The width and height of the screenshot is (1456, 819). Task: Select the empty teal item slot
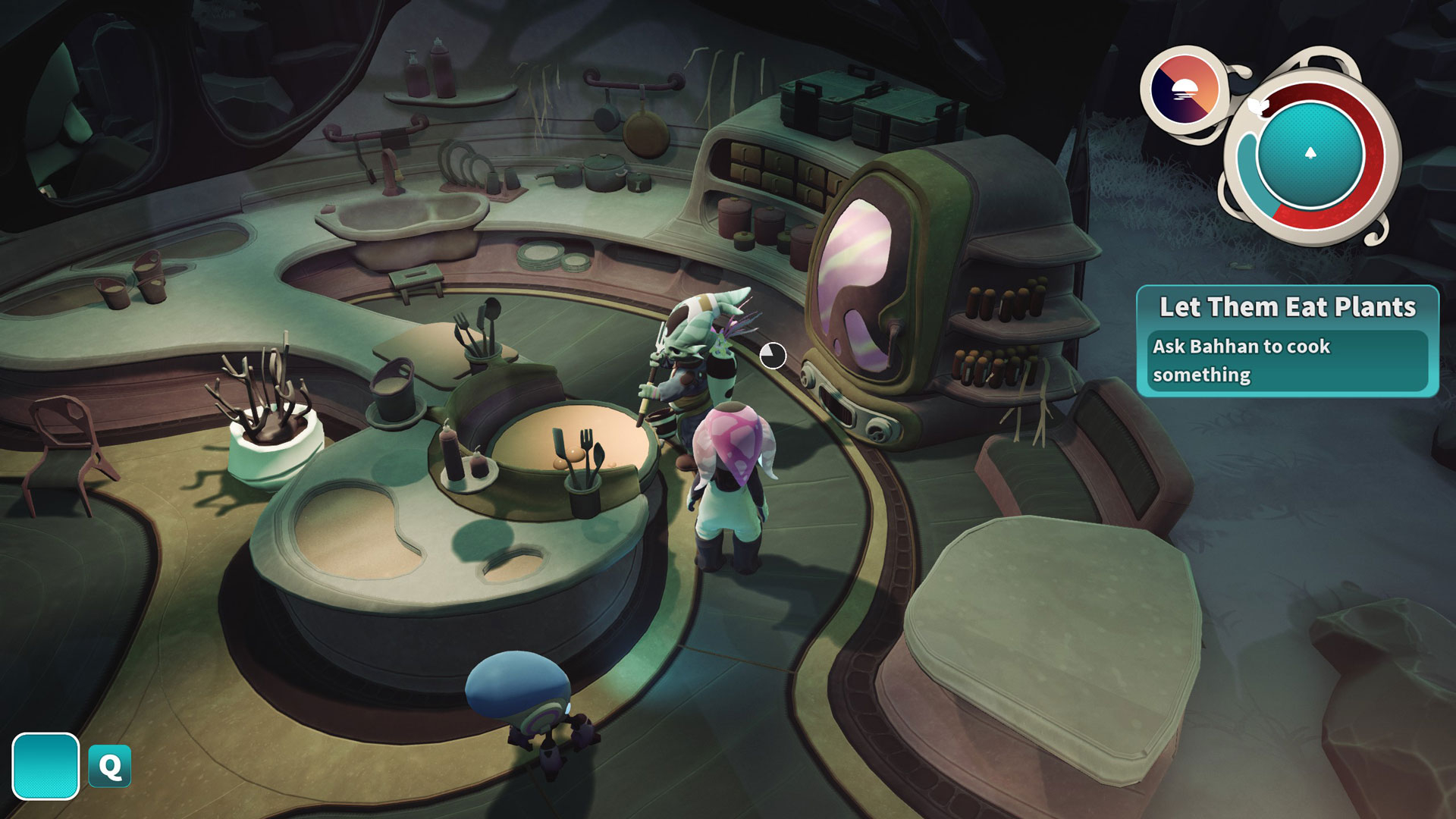45,766
